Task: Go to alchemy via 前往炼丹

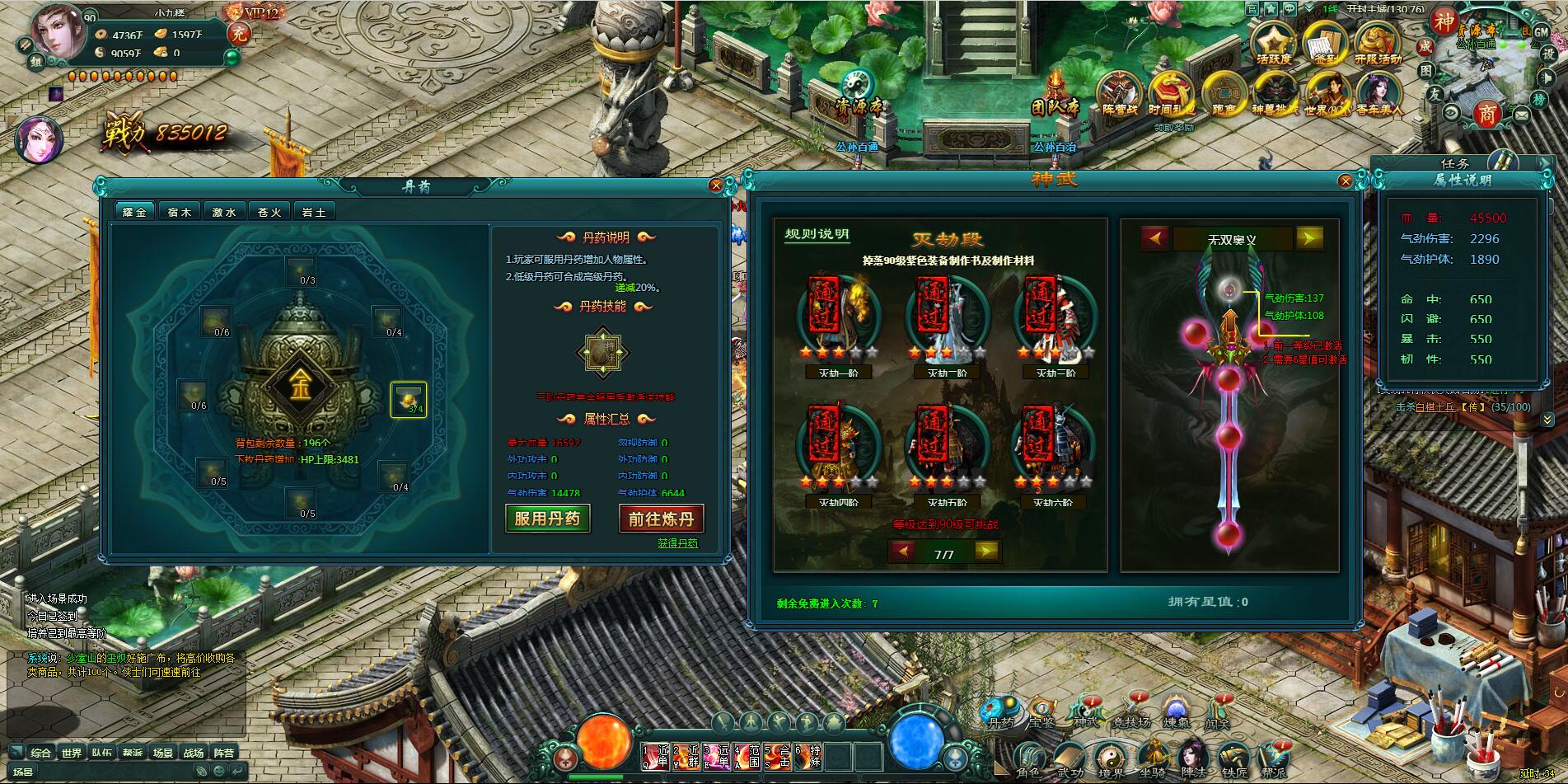Action: click(x=661, y=519)
